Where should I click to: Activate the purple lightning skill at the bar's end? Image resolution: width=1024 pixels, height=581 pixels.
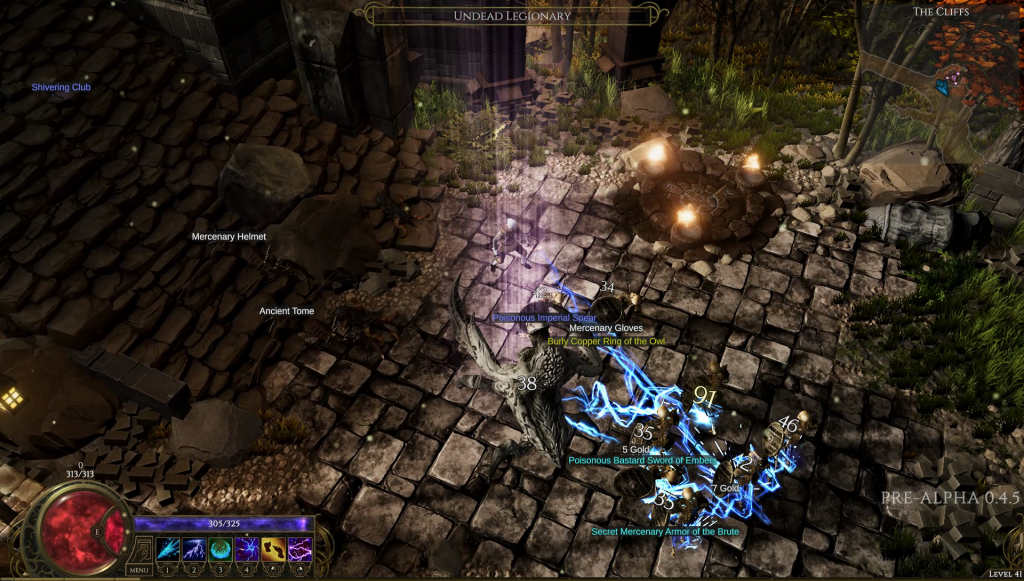pos(299,549)
